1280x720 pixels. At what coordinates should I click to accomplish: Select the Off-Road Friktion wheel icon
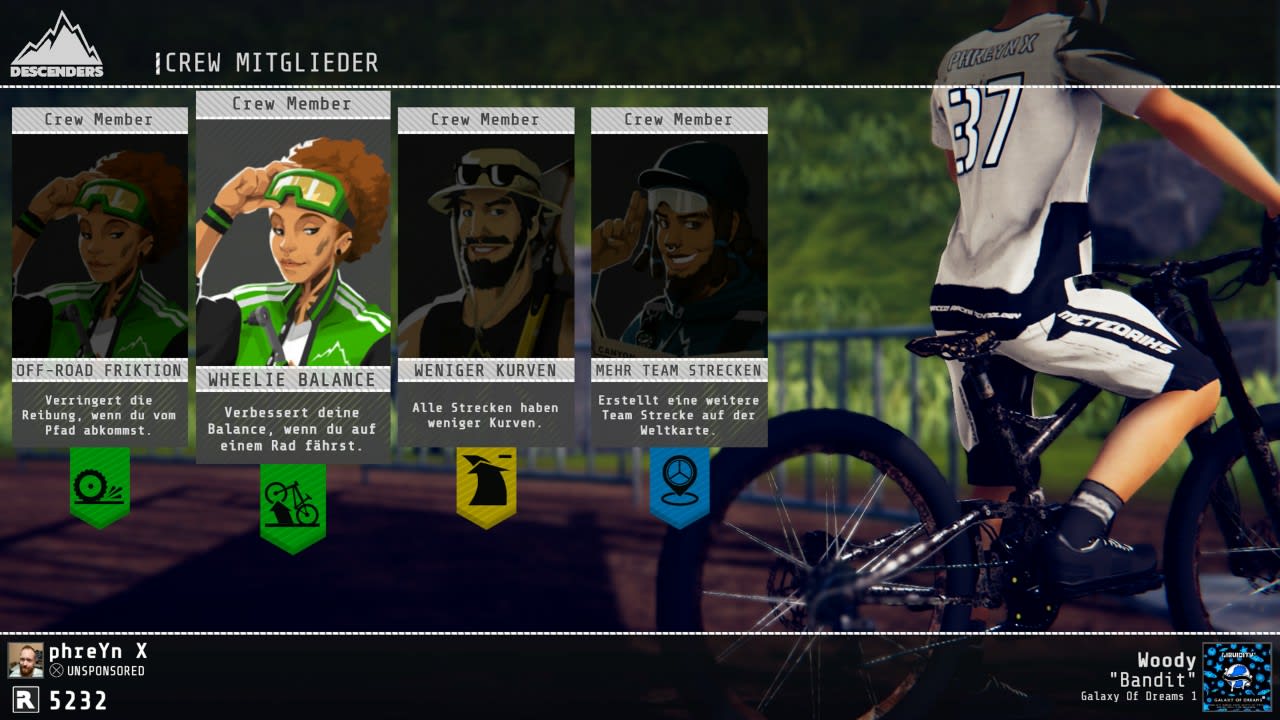coord(99,484)
